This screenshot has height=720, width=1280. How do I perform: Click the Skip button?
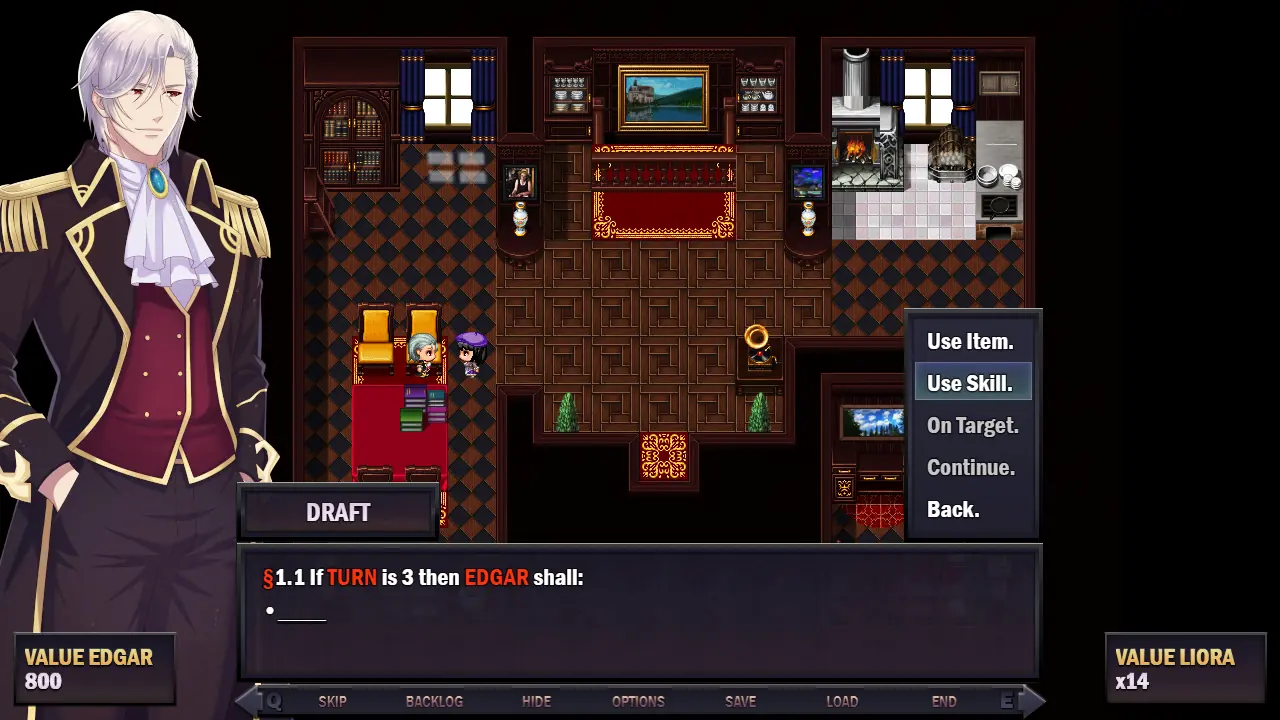coord(333,702)
